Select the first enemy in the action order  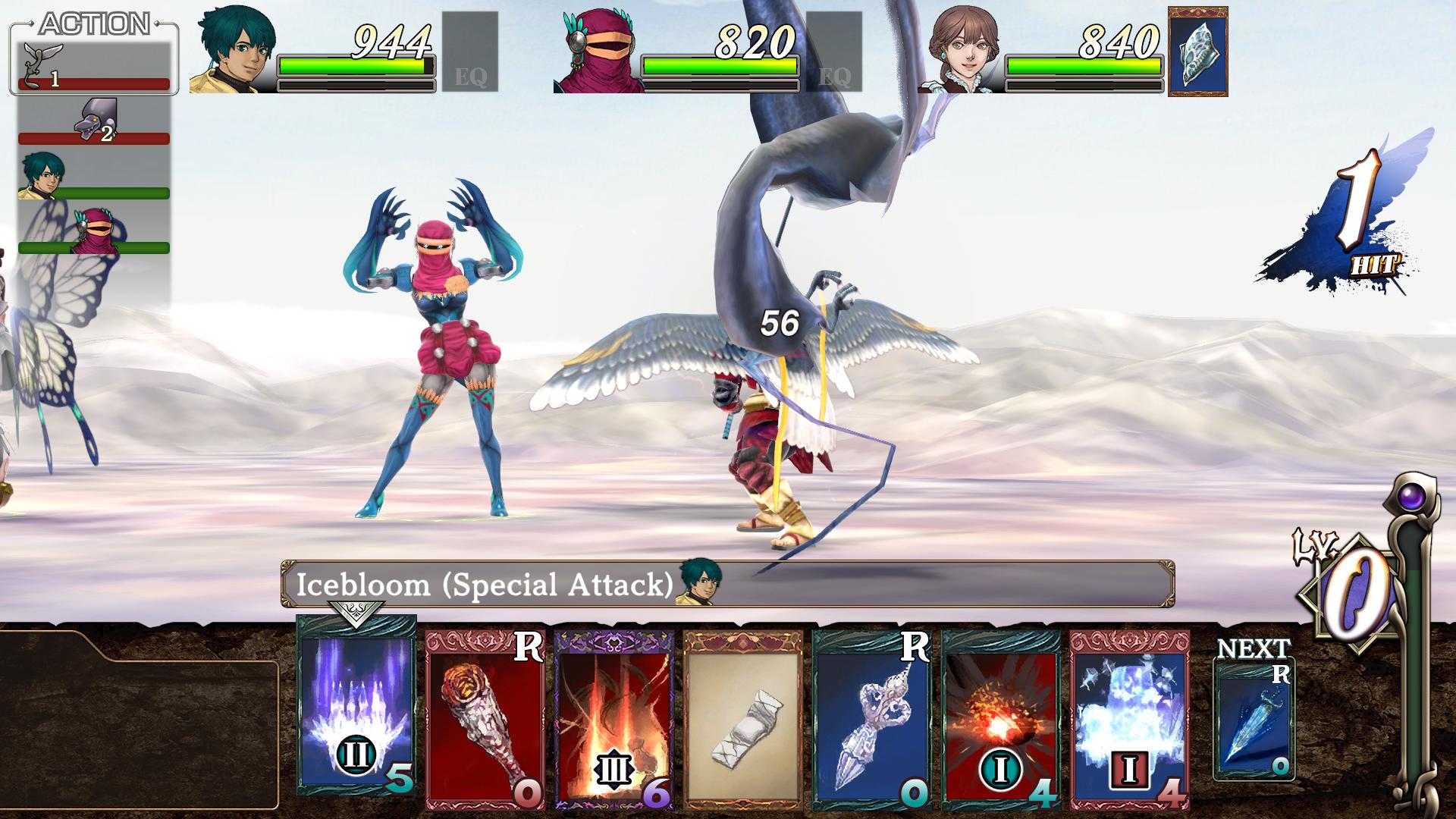tap(93, 68)
